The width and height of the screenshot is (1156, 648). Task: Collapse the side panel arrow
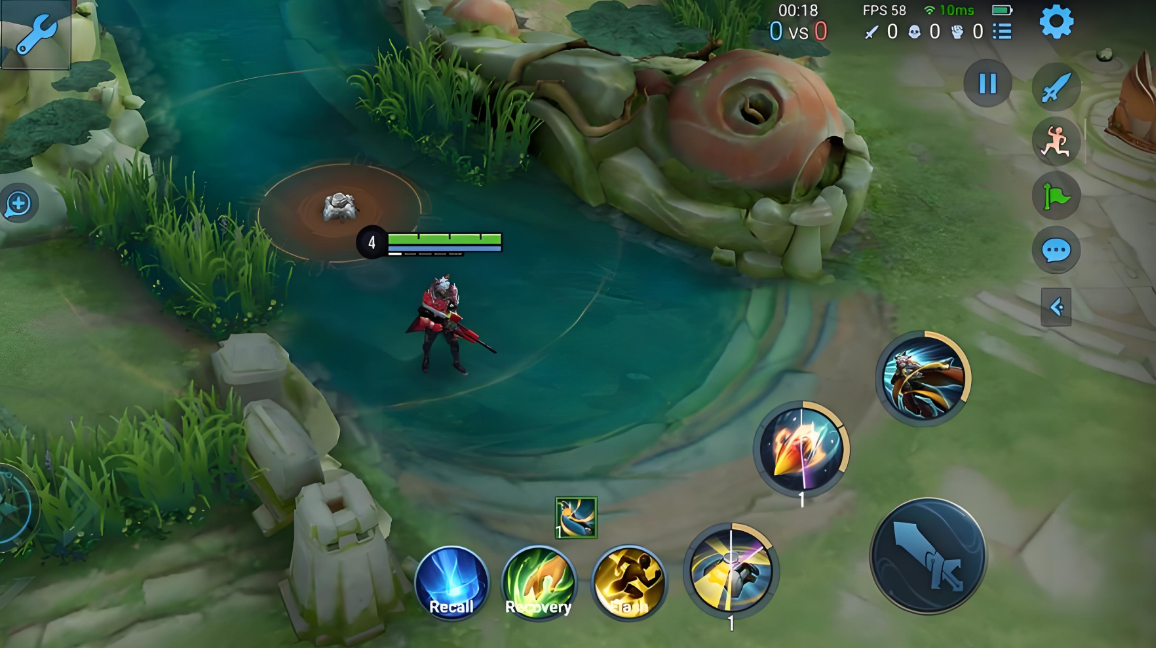click(x=1056, y=307)
